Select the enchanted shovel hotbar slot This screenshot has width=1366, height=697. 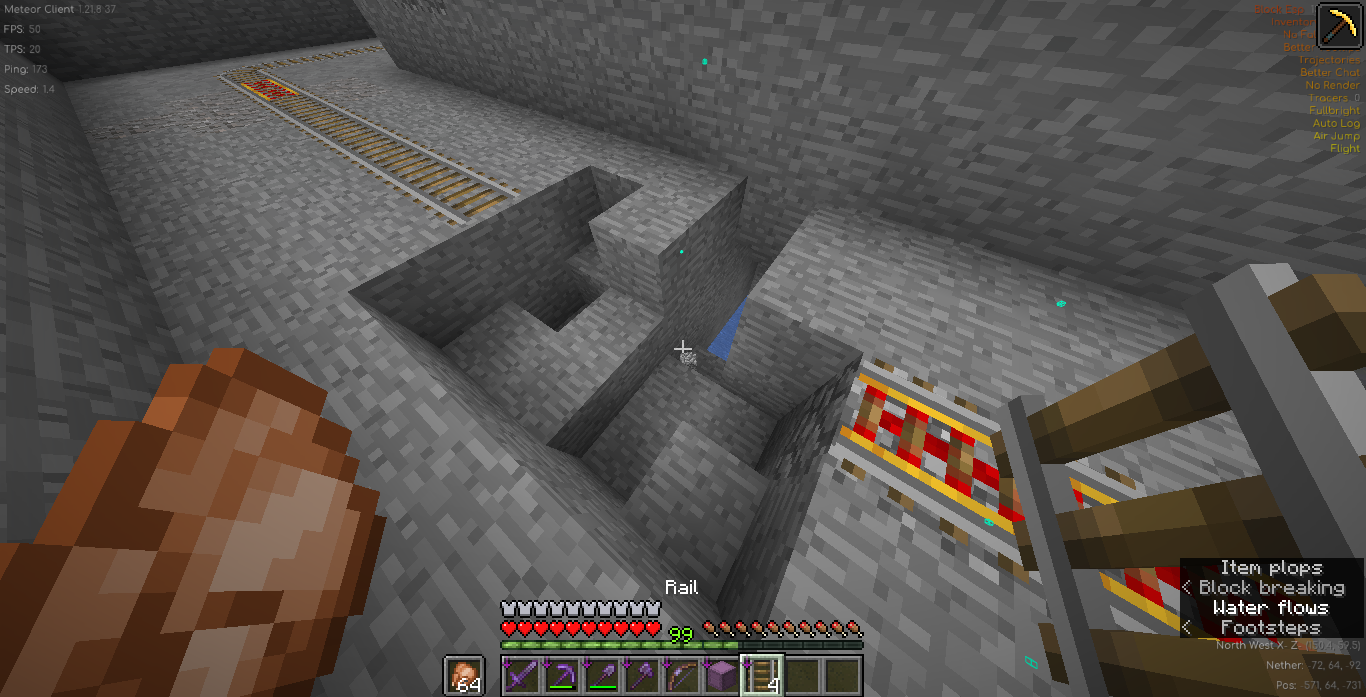click(x=602, y=676)
